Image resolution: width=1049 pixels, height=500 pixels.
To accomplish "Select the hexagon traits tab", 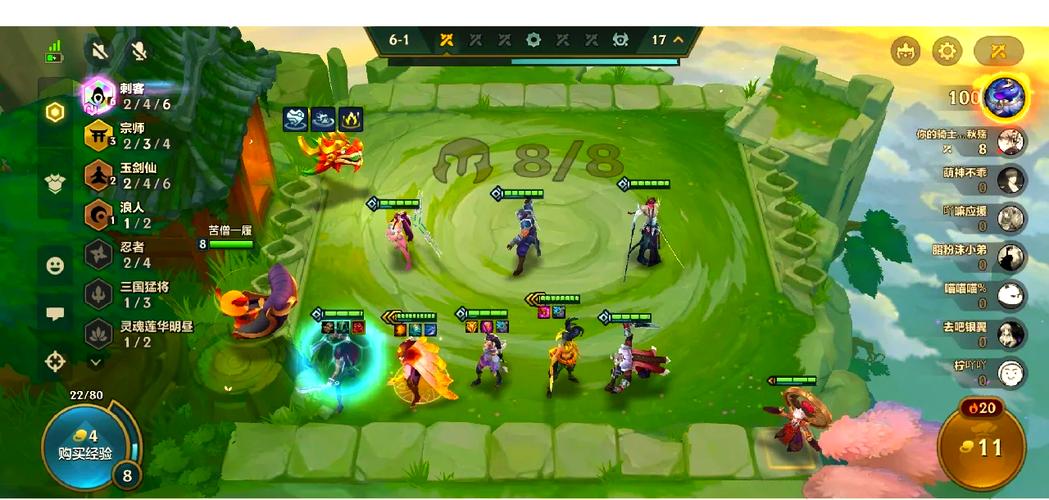I will pos(55,112).
